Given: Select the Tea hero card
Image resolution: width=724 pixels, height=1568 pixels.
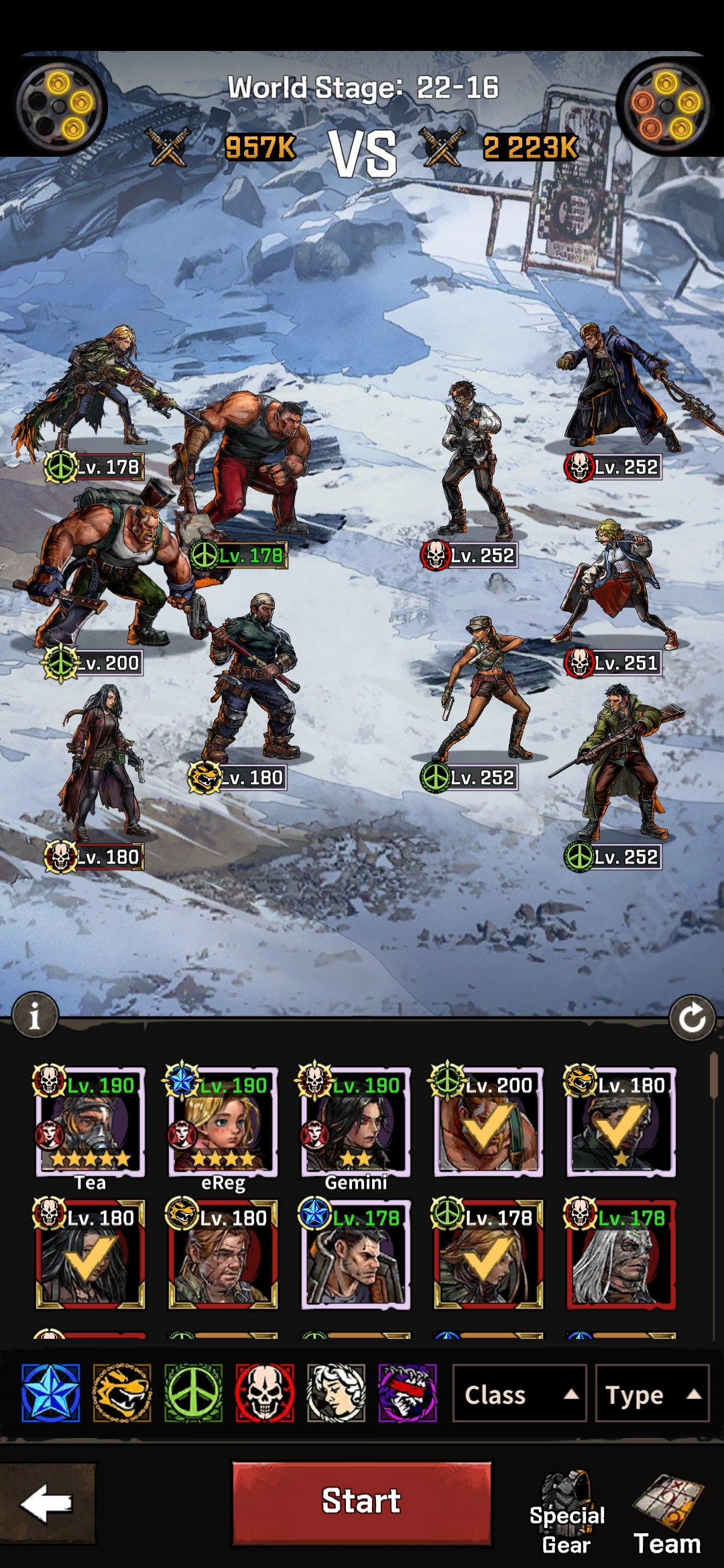Looking at the screenshot, I should pyautogui.click(x=90, y=1122).
